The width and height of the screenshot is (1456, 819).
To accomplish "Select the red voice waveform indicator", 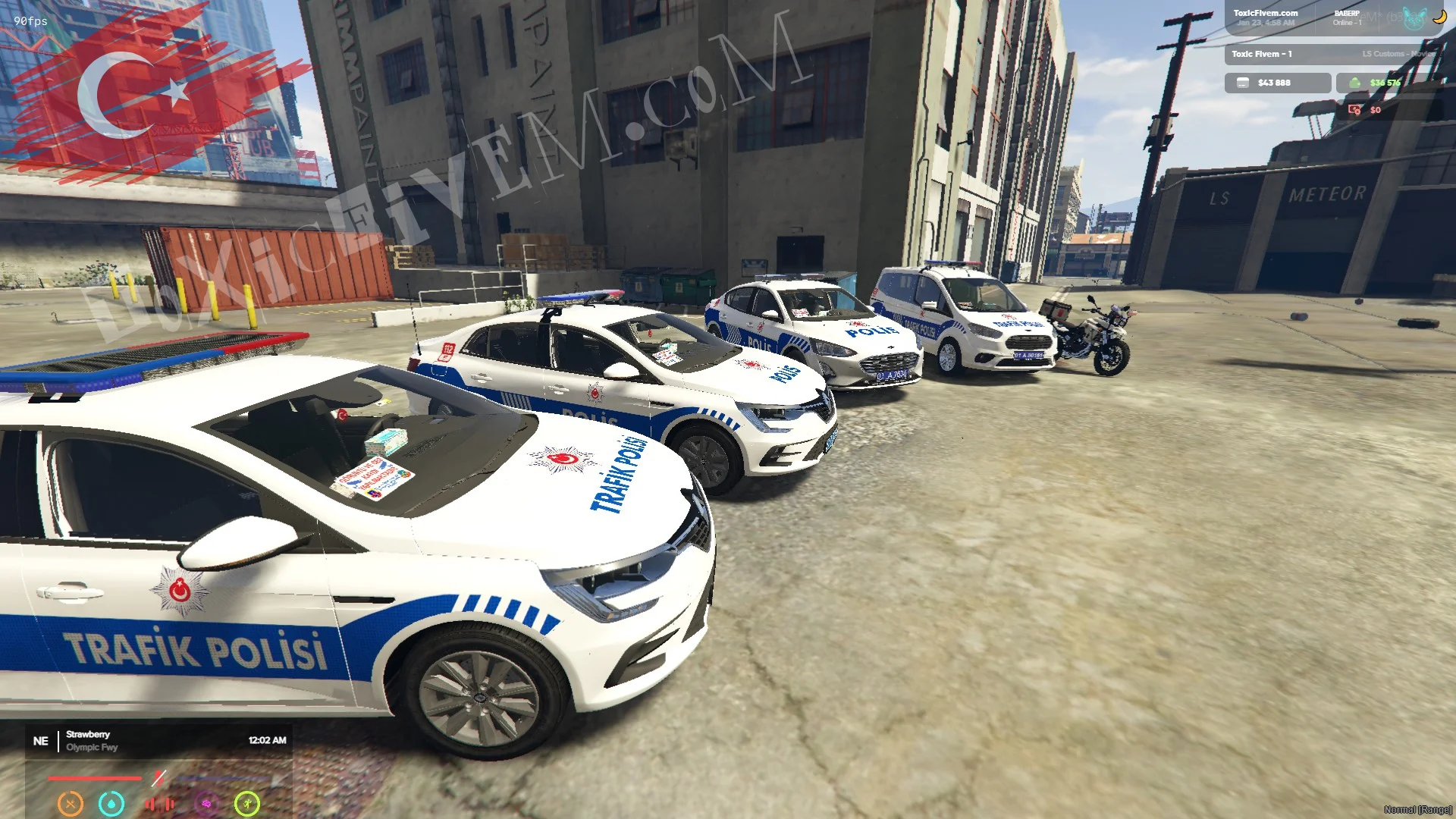I will 159,803.
